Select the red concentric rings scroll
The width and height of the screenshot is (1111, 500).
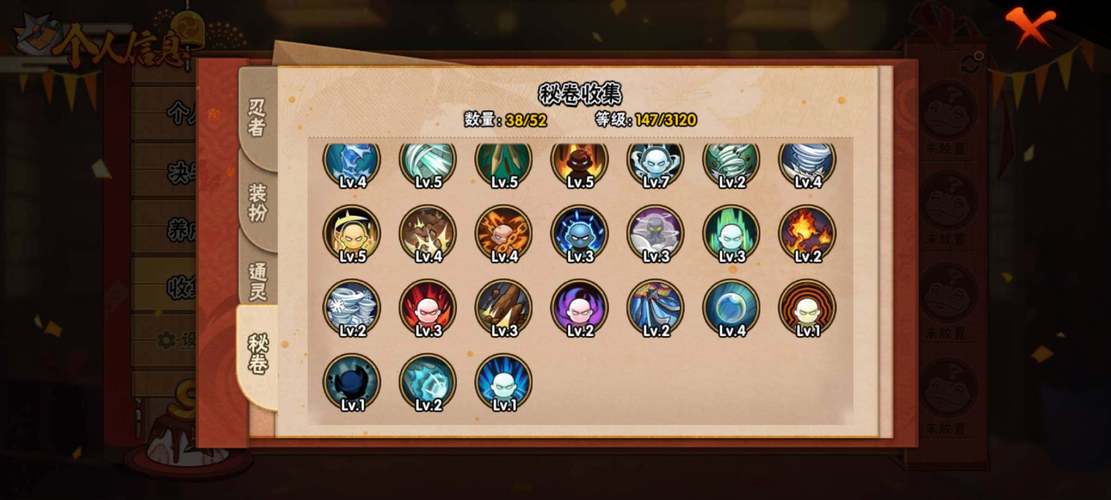point(807,307)
